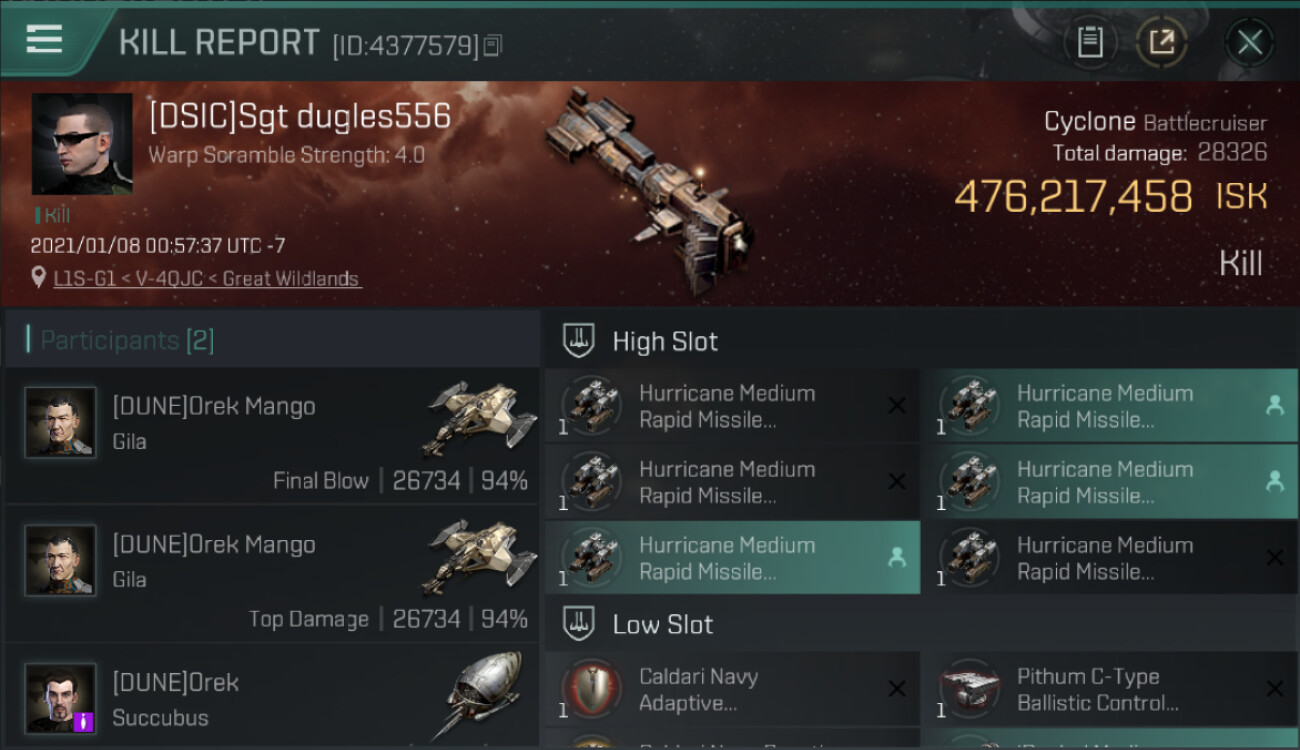1300x750 pixels.
Task: Open the hamburger menu
Action: 44,40
